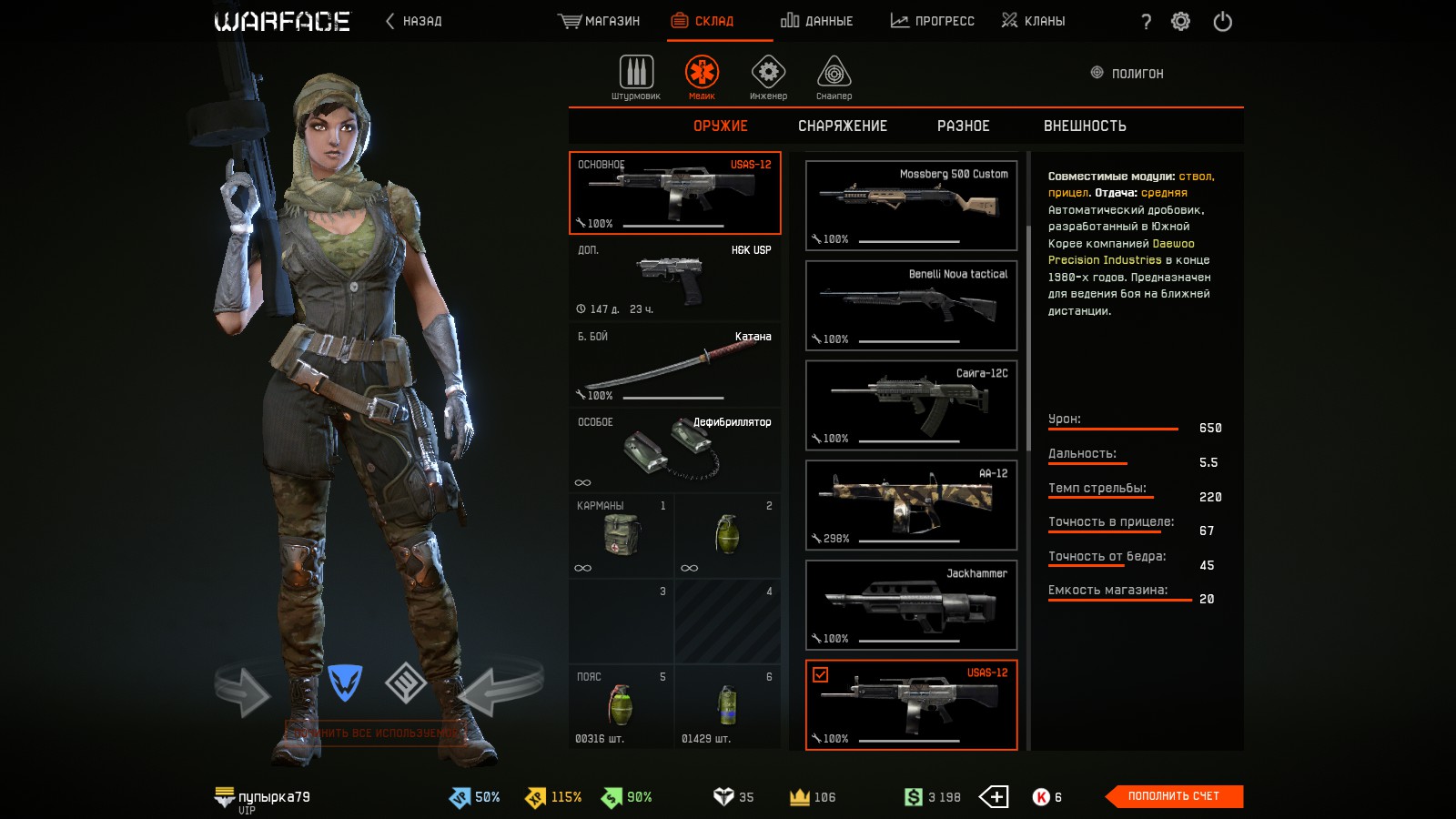Image resolution: width=1456 pixels, height=819 pixels.
Task: Enter the Полигон shooting range
Action: pyautogui.click(x=1127, y=74)
